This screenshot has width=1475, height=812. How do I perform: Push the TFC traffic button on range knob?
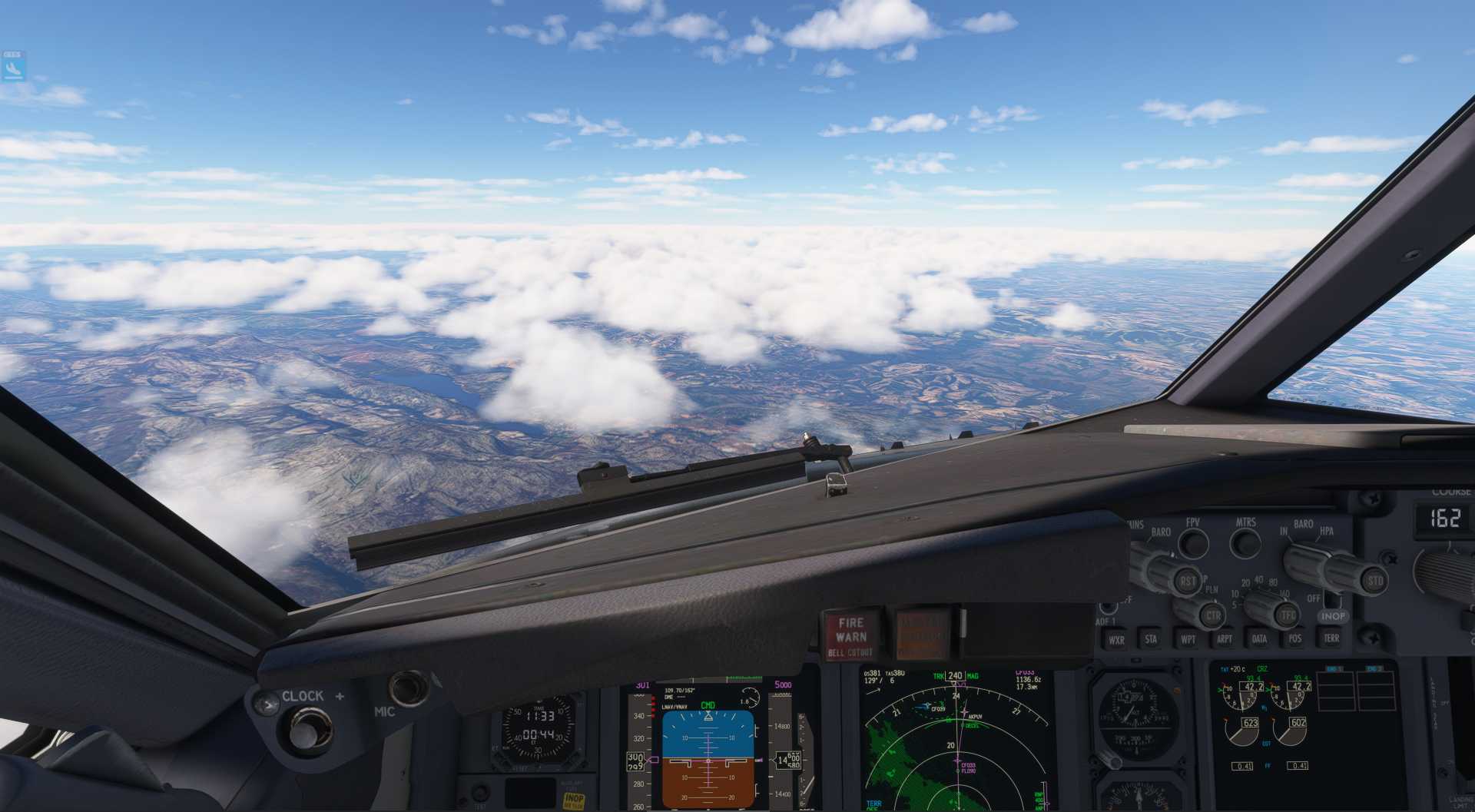point(1288,615)
